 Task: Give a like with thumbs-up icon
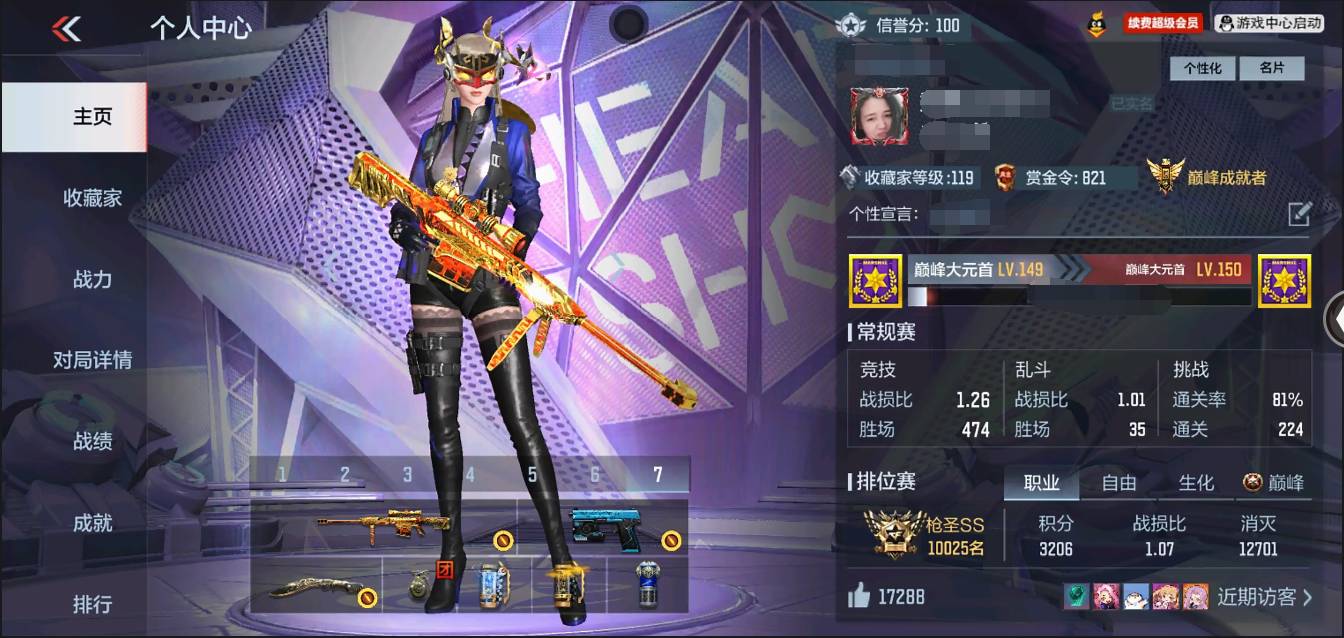tap(859, 596)
